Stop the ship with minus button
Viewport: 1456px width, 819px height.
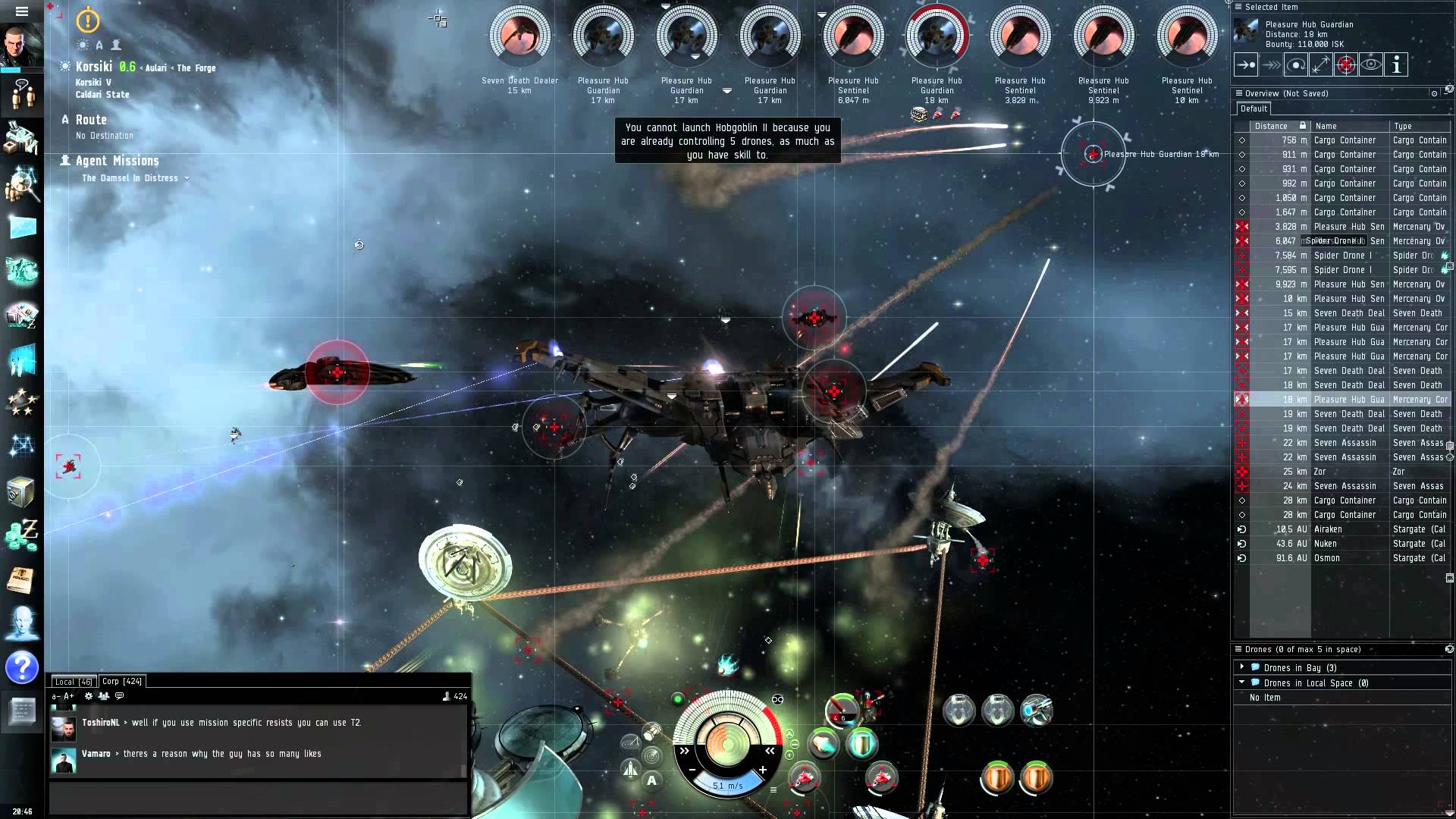(692, 770)
